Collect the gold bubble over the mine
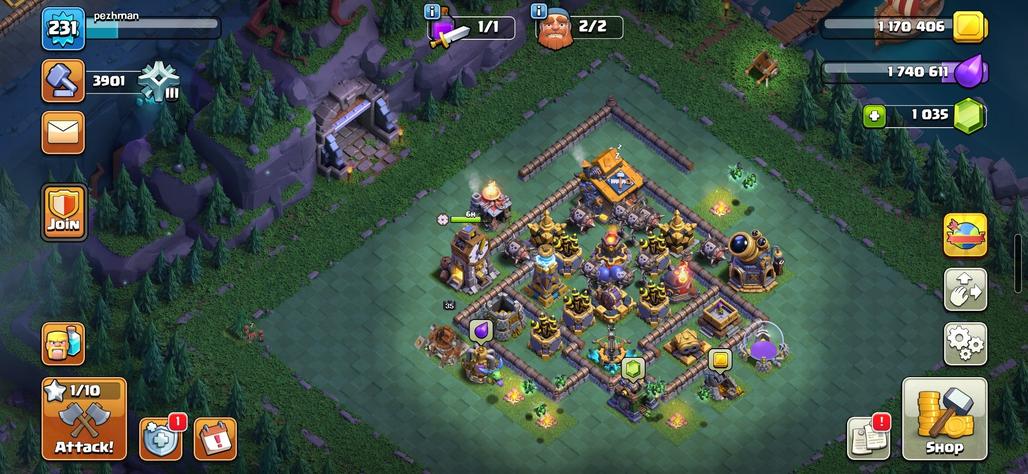Viewport: 1028px width, 474px height. (720, 359)
